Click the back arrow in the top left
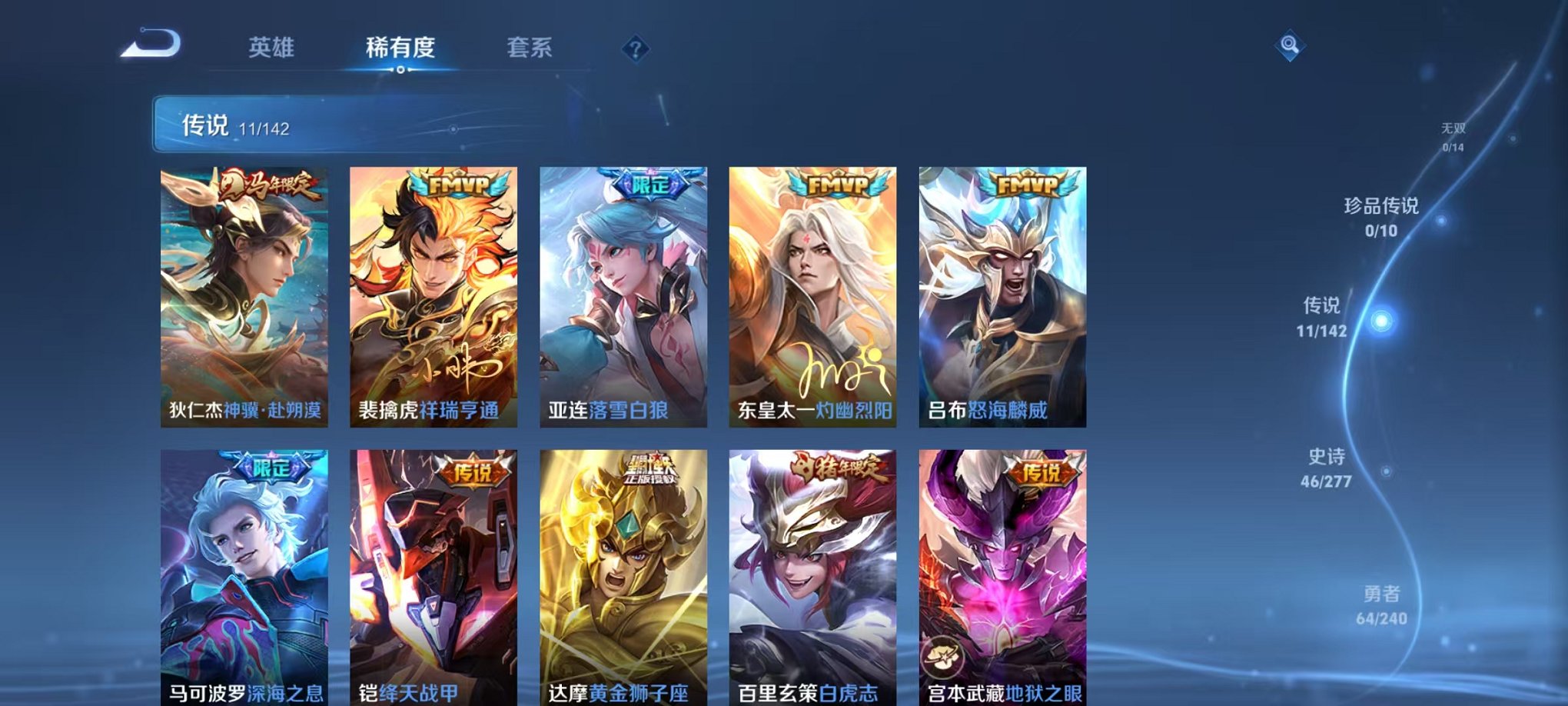The height and width of the screenshot is (706, 1568). 151,48
